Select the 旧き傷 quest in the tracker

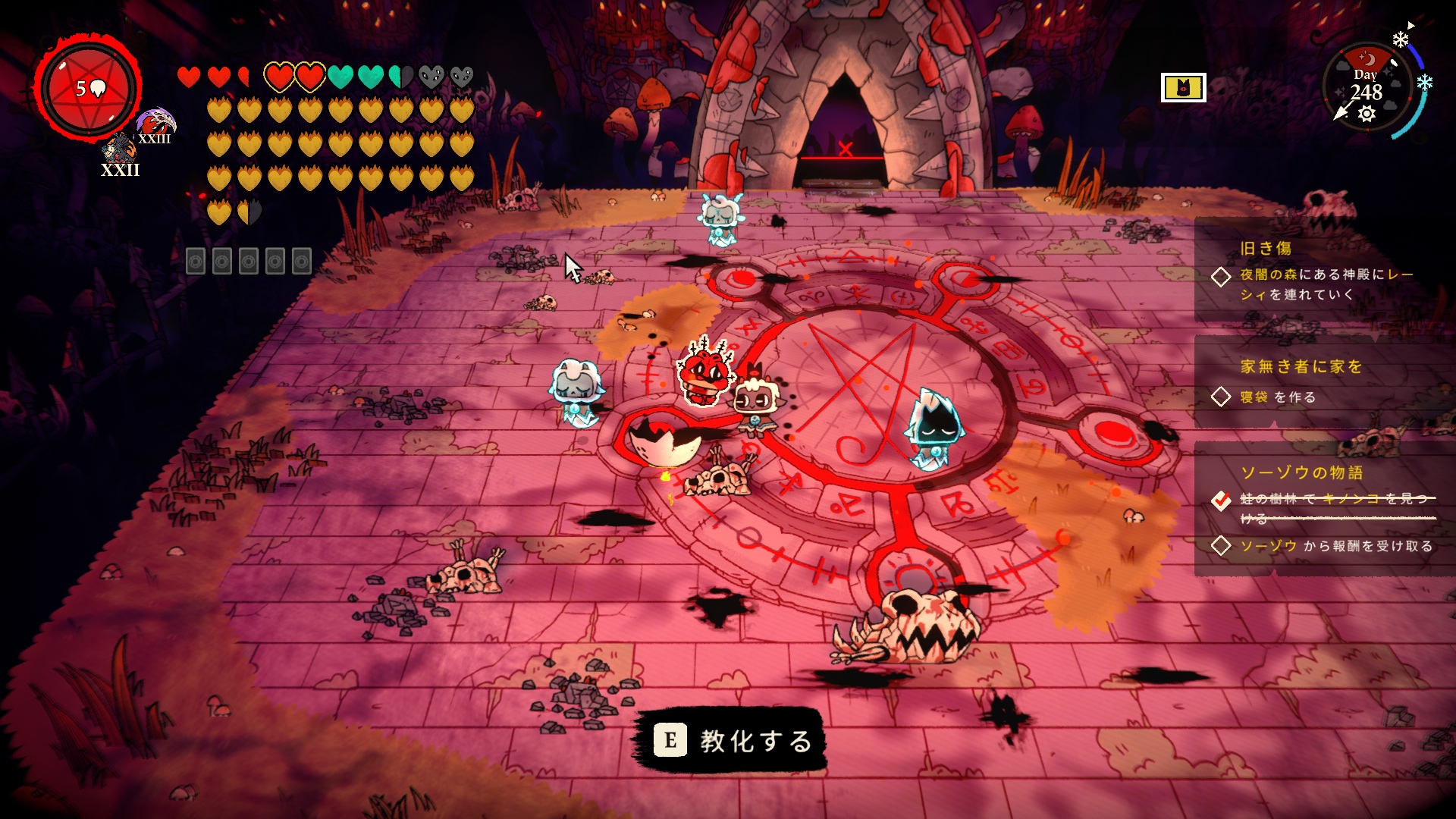click(x=1265, y=249)
